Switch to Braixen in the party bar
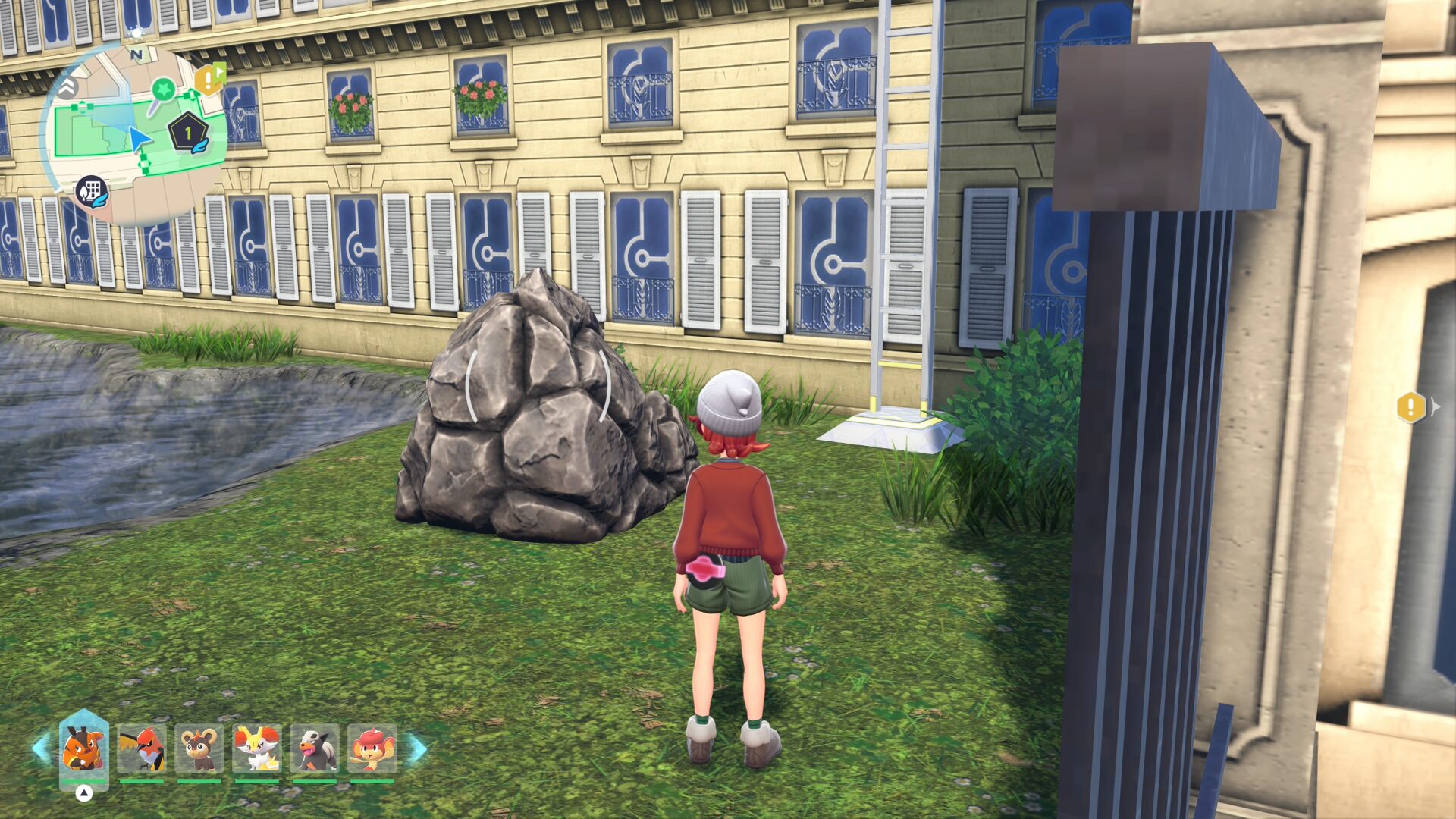This screenshot has width=1456, height=819. click(x=257, y=748)
